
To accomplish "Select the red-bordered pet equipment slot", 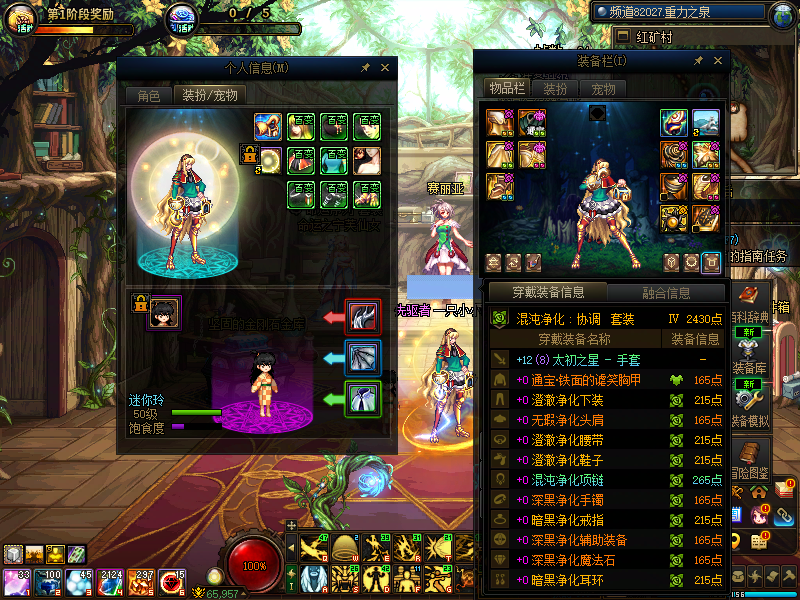I will [361, 317].
